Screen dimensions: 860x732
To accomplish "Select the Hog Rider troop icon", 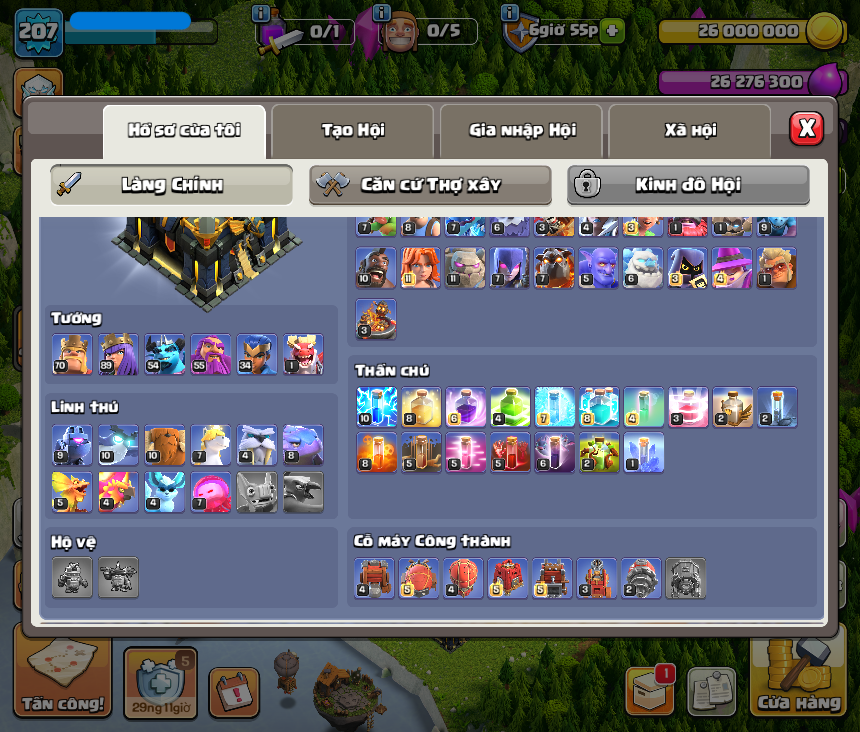I will coord(376,268).
